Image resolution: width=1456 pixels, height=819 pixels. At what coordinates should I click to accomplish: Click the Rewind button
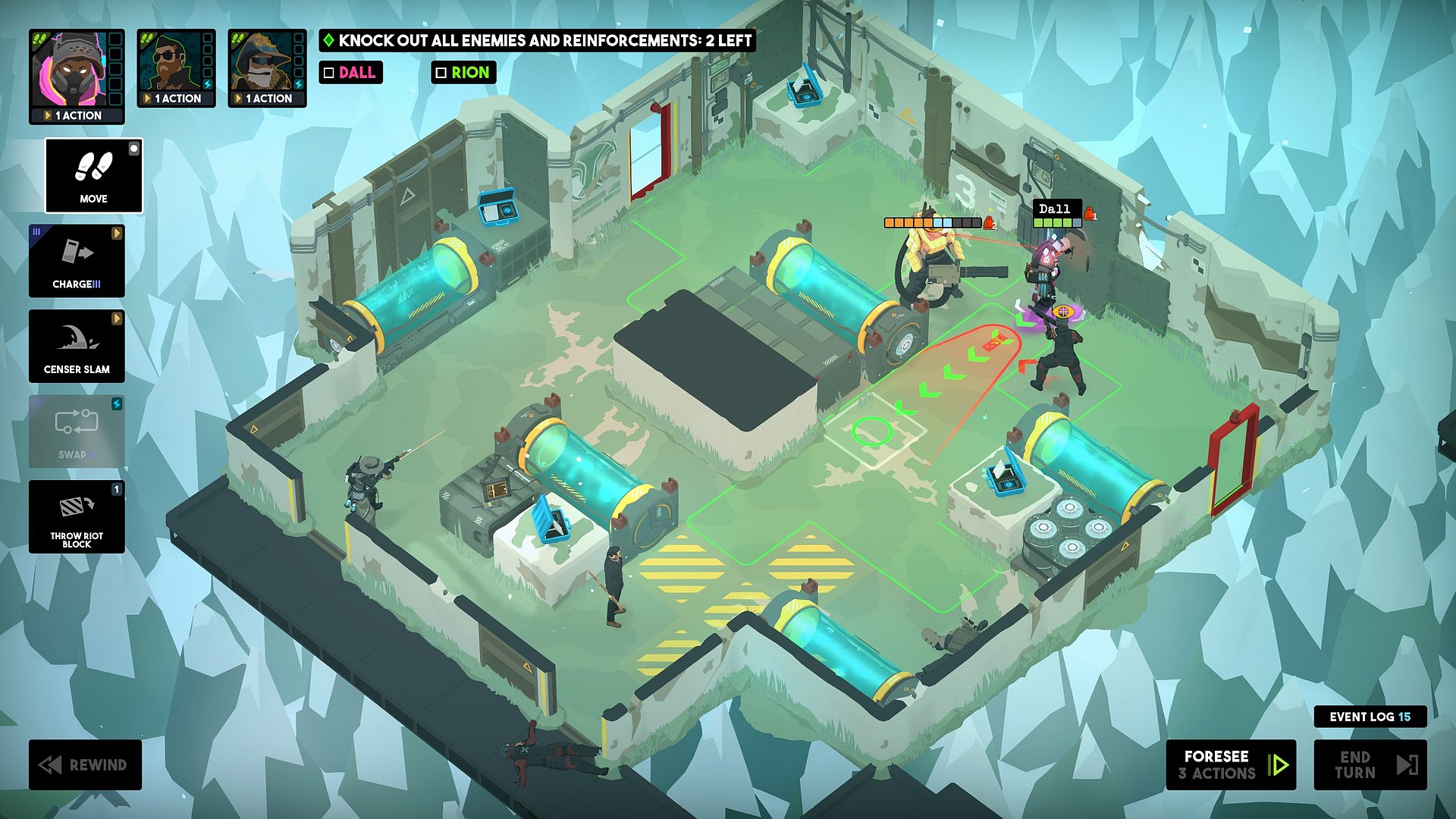coord(85,764)
